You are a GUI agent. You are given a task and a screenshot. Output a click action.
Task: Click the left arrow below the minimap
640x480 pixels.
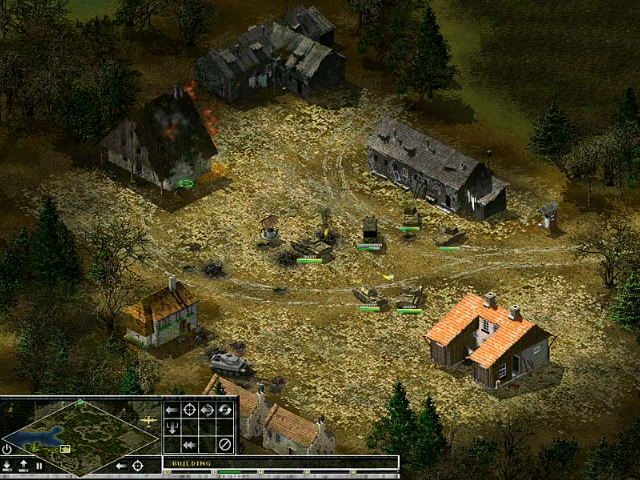tap(120, 466)
